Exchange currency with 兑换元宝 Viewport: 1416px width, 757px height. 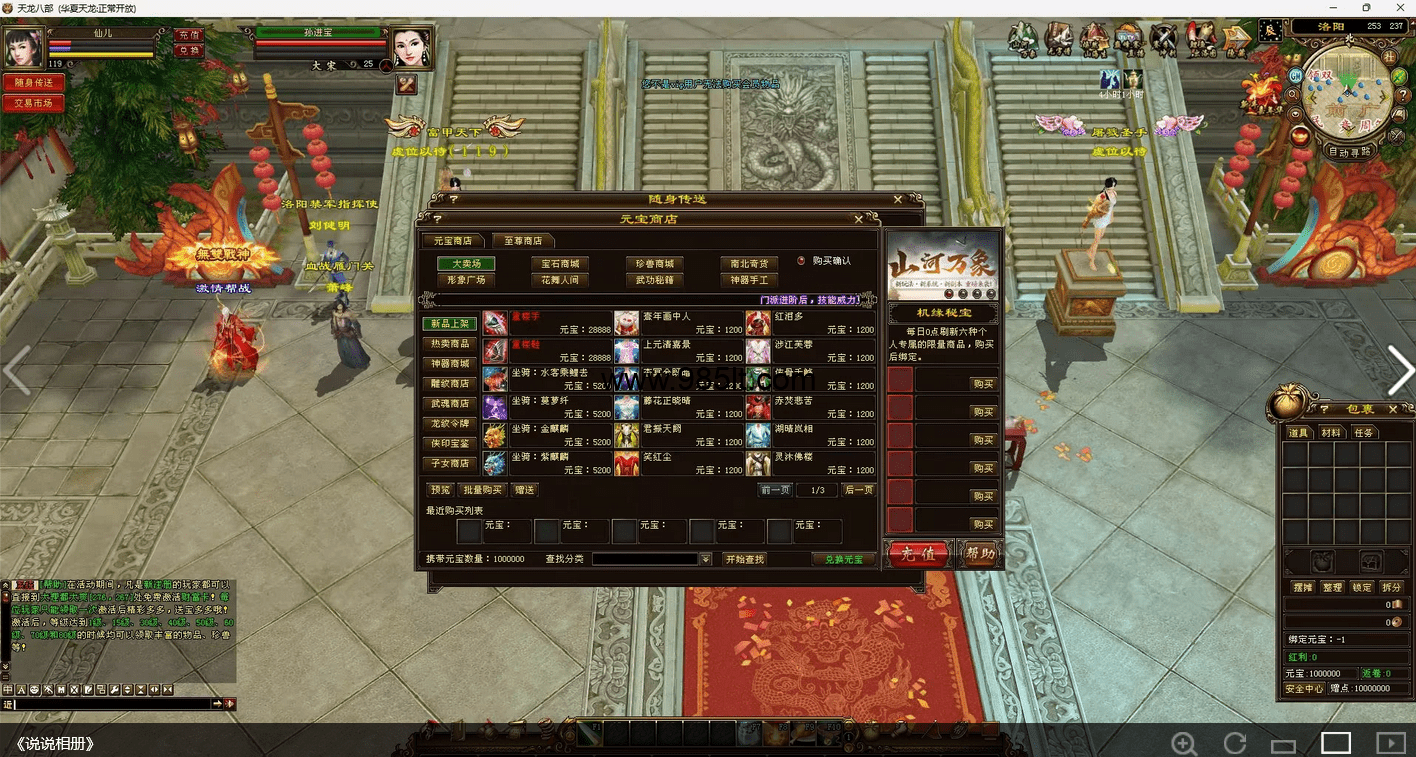(x=843, y=559)
